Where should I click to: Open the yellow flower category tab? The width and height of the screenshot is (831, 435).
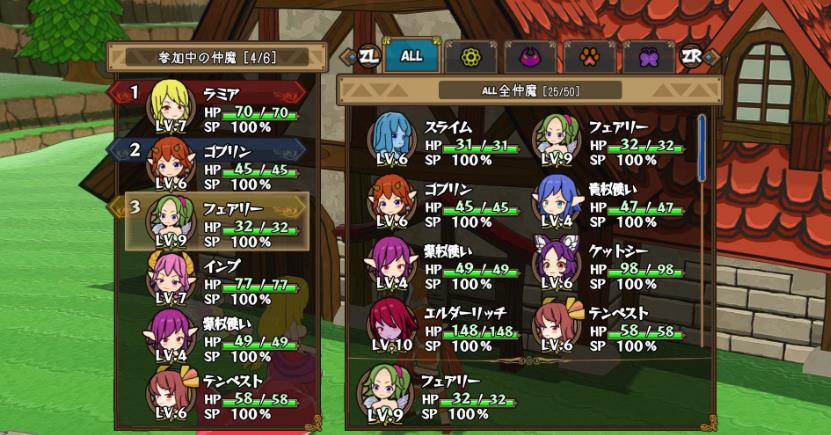470,57
